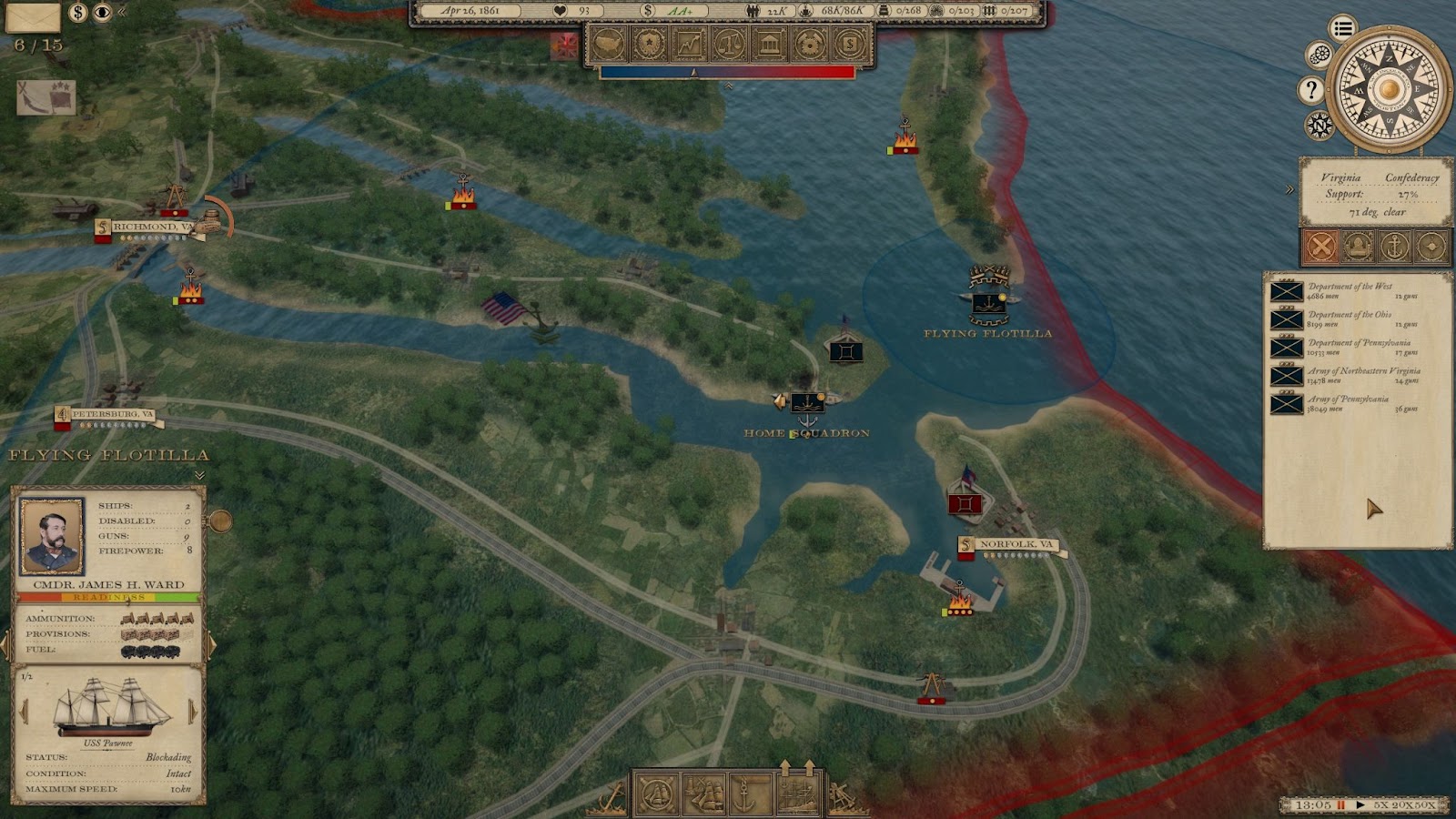Open the envelope messages icon
The image size is (1456, 819).
(33, 15)
